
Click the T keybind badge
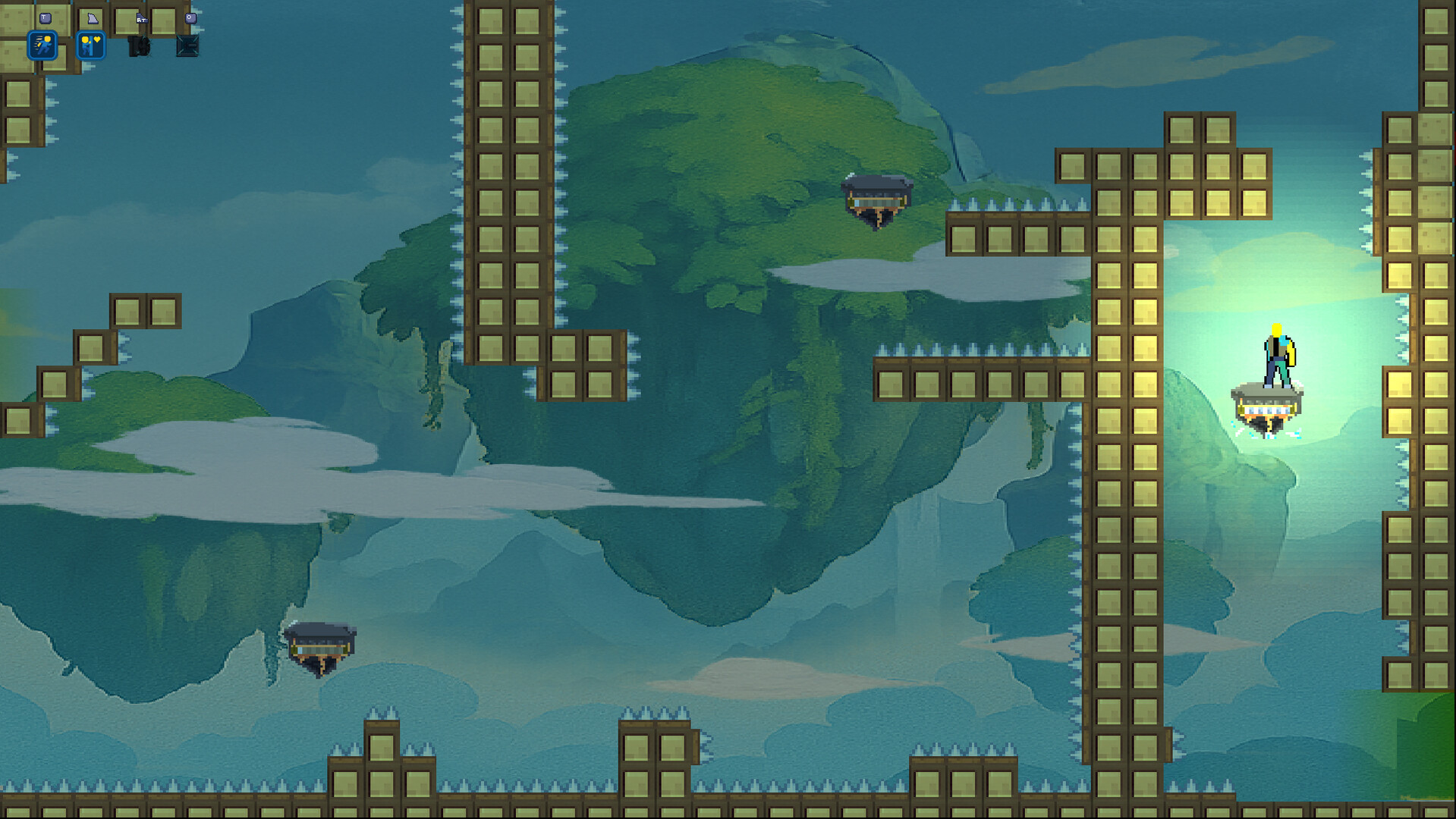coord(45,17)
